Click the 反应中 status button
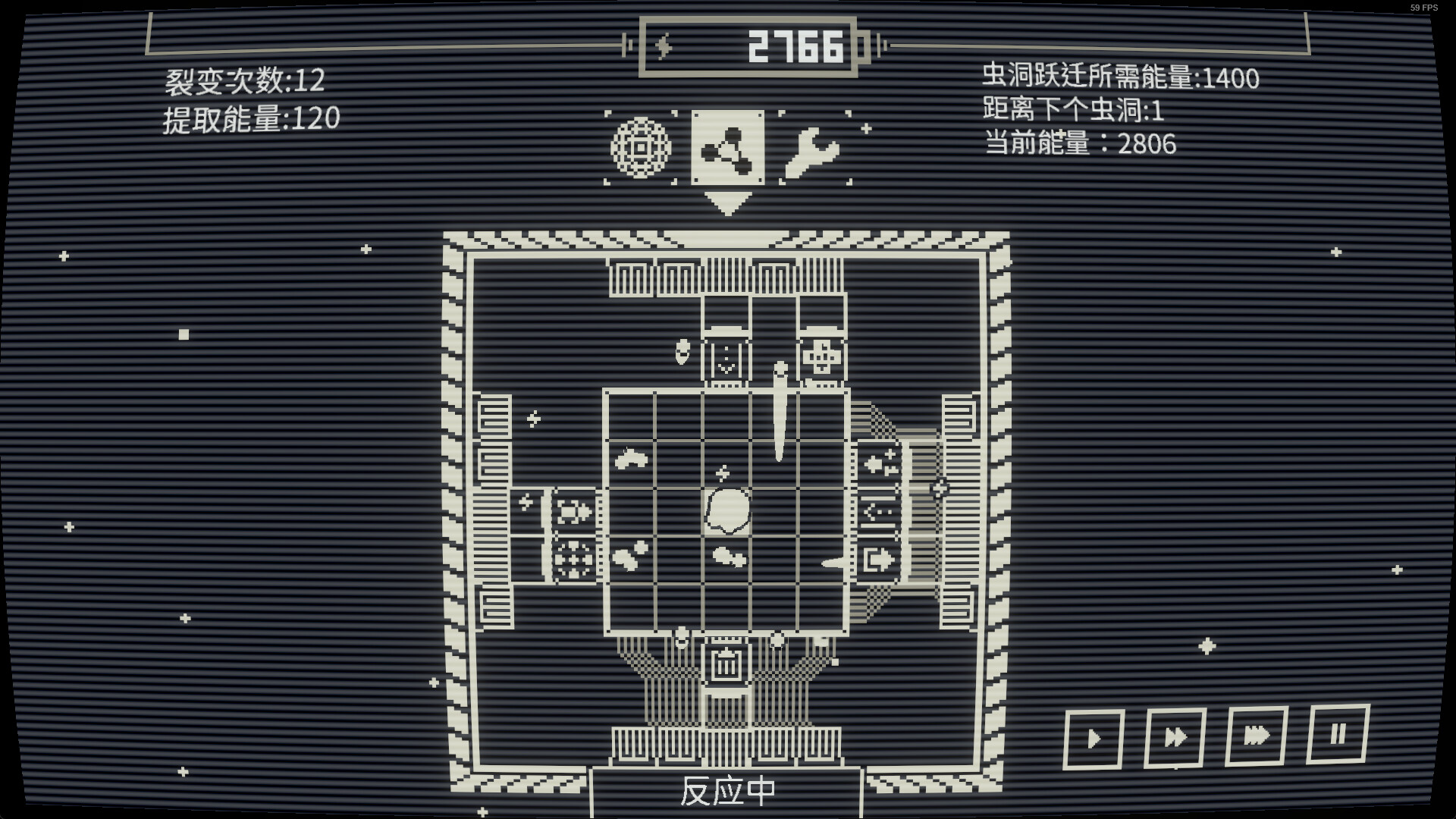Screen dimensions: 1456x819 tap(726, 789)
